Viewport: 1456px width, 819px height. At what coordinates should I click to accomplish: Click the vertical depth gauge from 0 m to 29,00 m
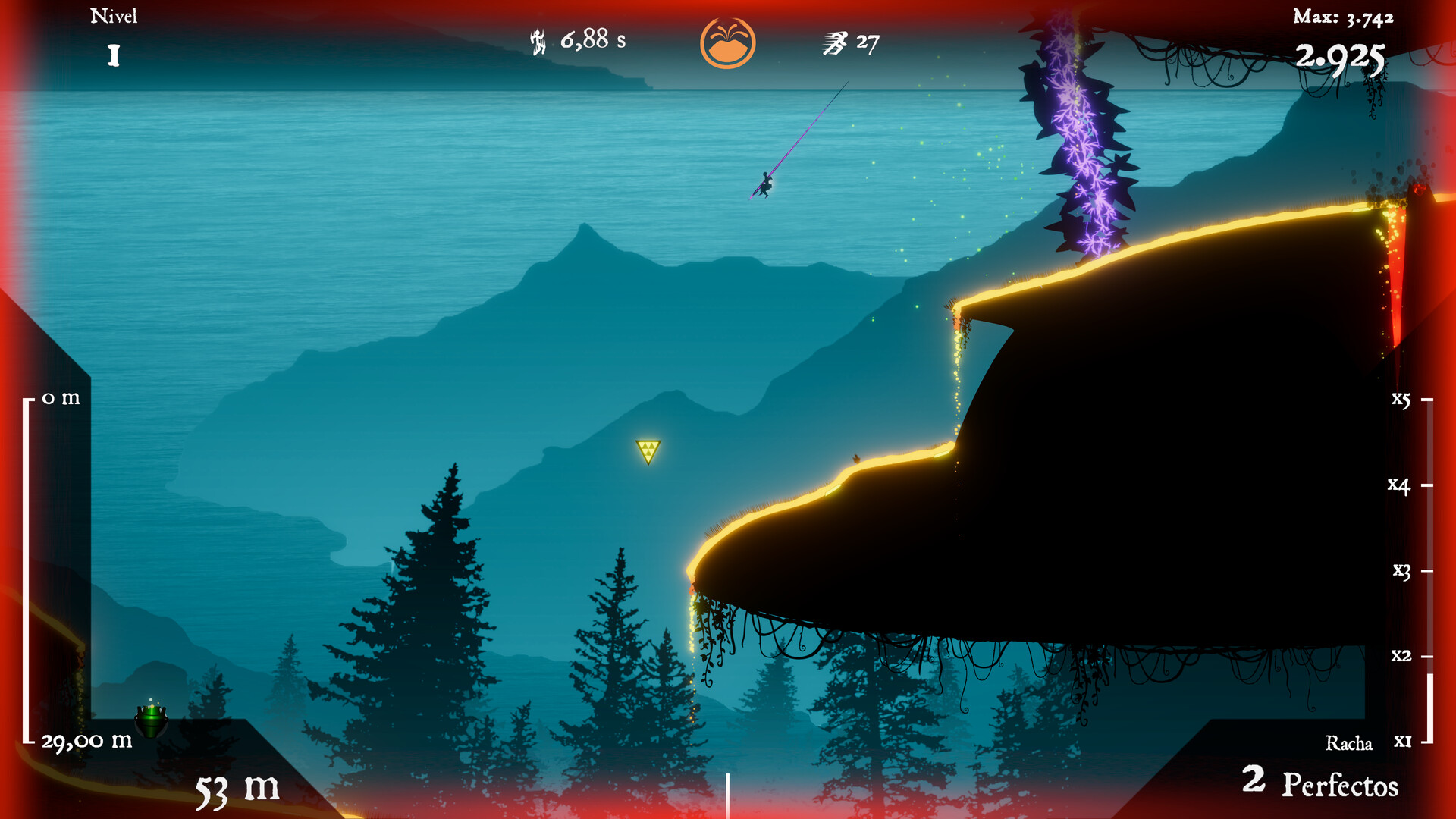(27, 567)
